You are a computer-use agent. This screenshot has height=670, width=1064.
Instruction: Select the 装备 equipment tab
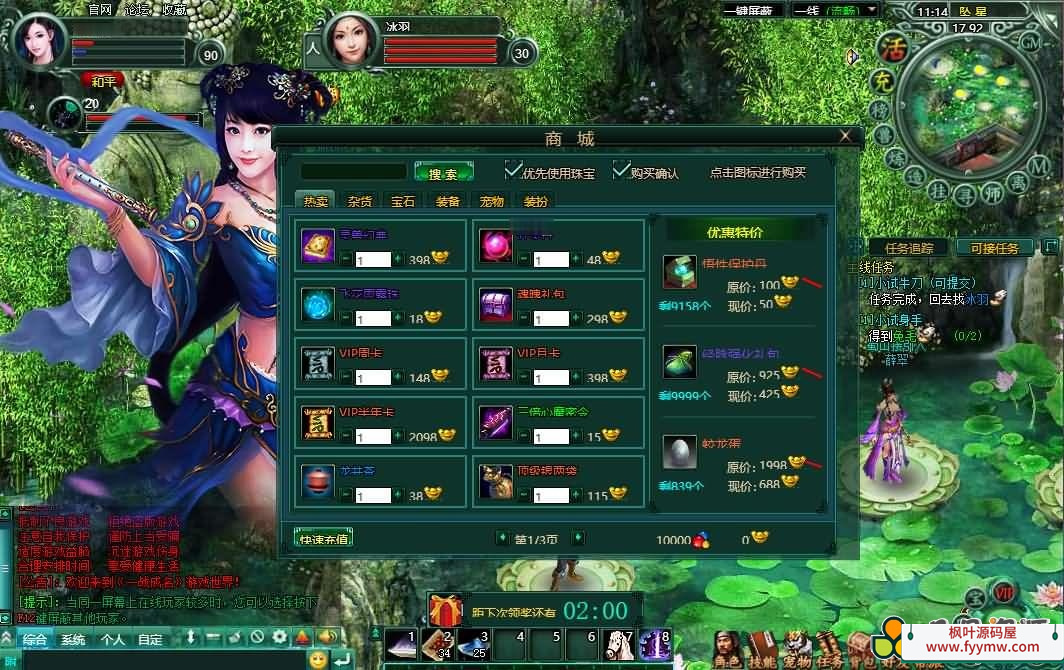click(x=447, y=201)
